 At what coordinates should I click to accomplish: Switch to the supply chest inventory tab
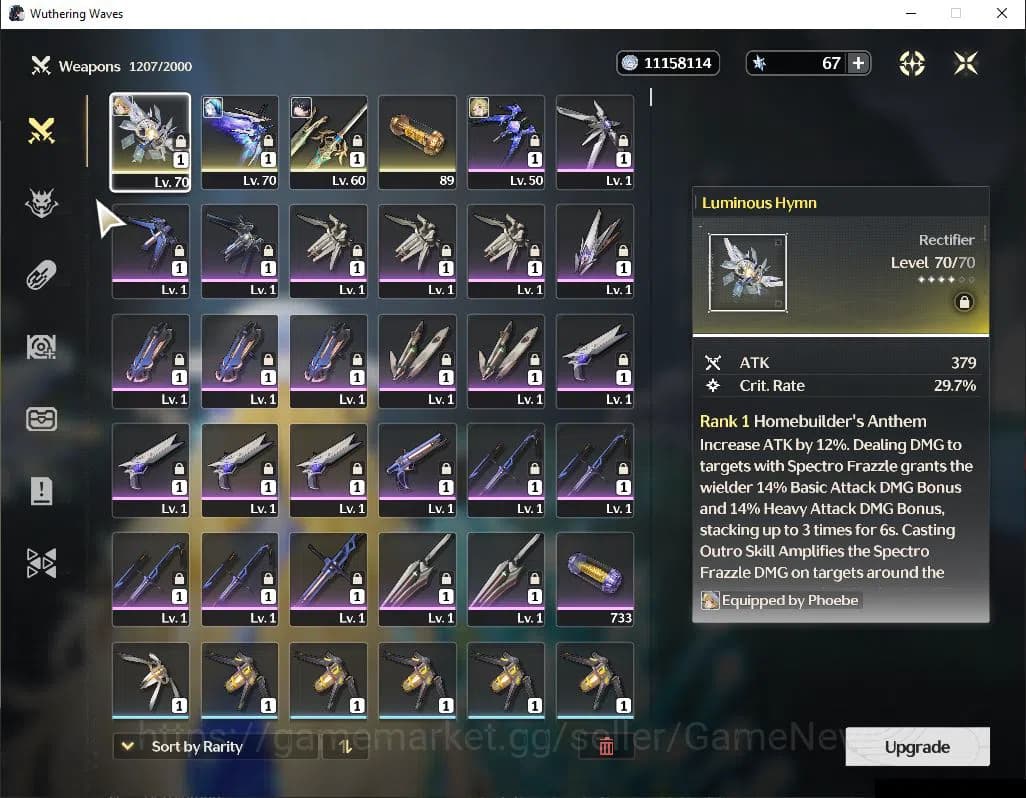click(41, 418)
